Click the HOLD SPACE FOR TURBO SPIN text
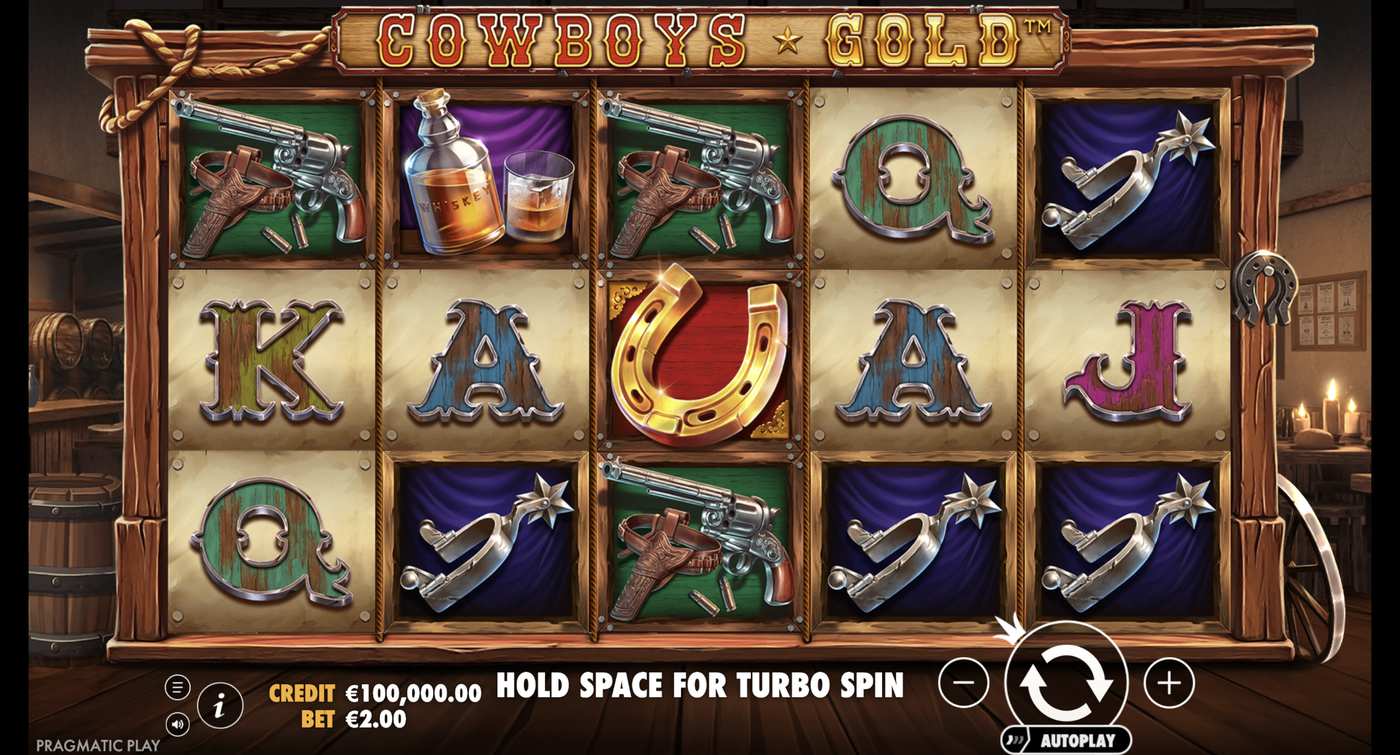The height and width of the screenshot is (755, 1400). coord(700,687)
